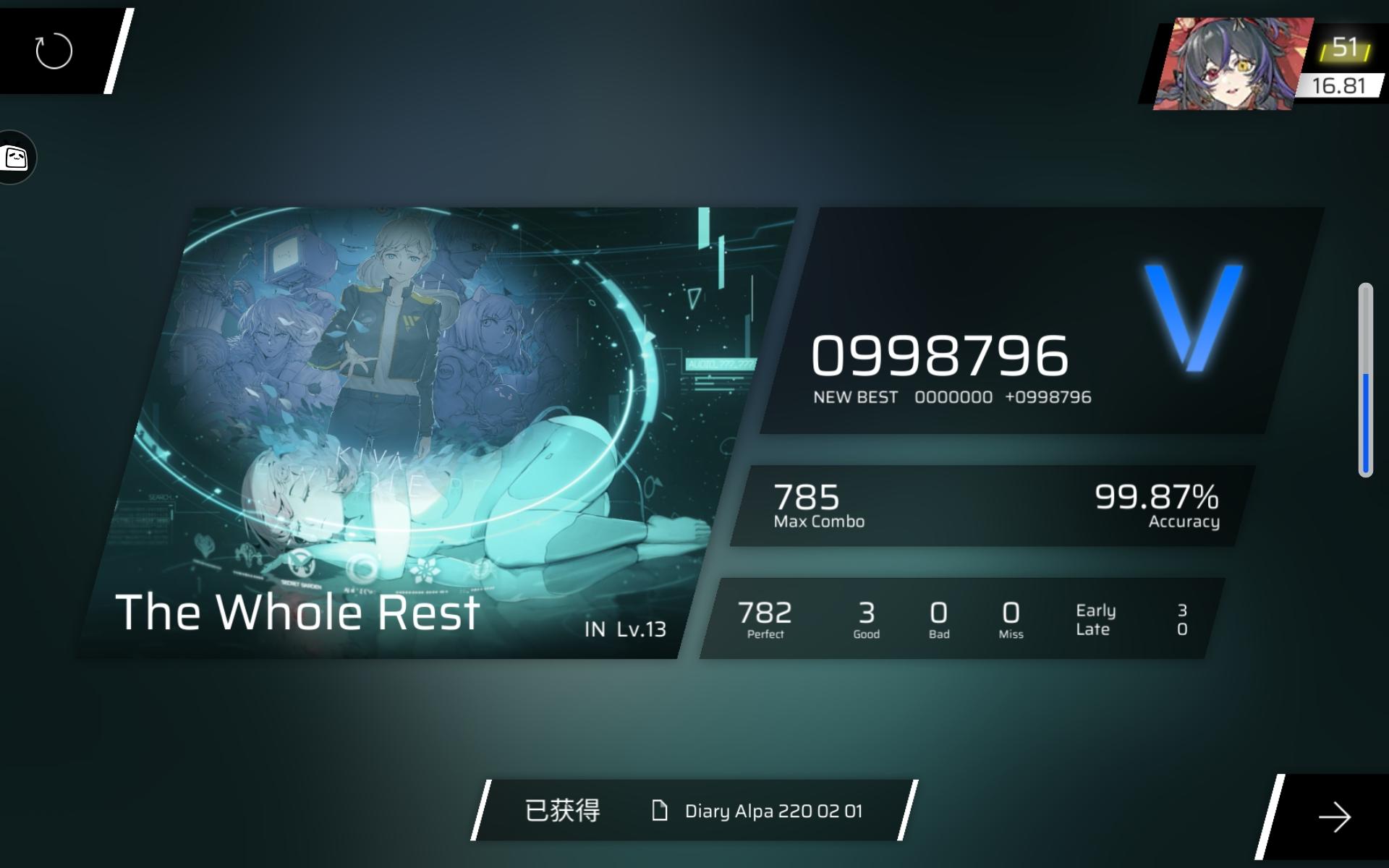This screenshot has height=868, width=1389.
Task: Open the Diary Alpa 220 02 01 reward
Action: coord(773,812)
